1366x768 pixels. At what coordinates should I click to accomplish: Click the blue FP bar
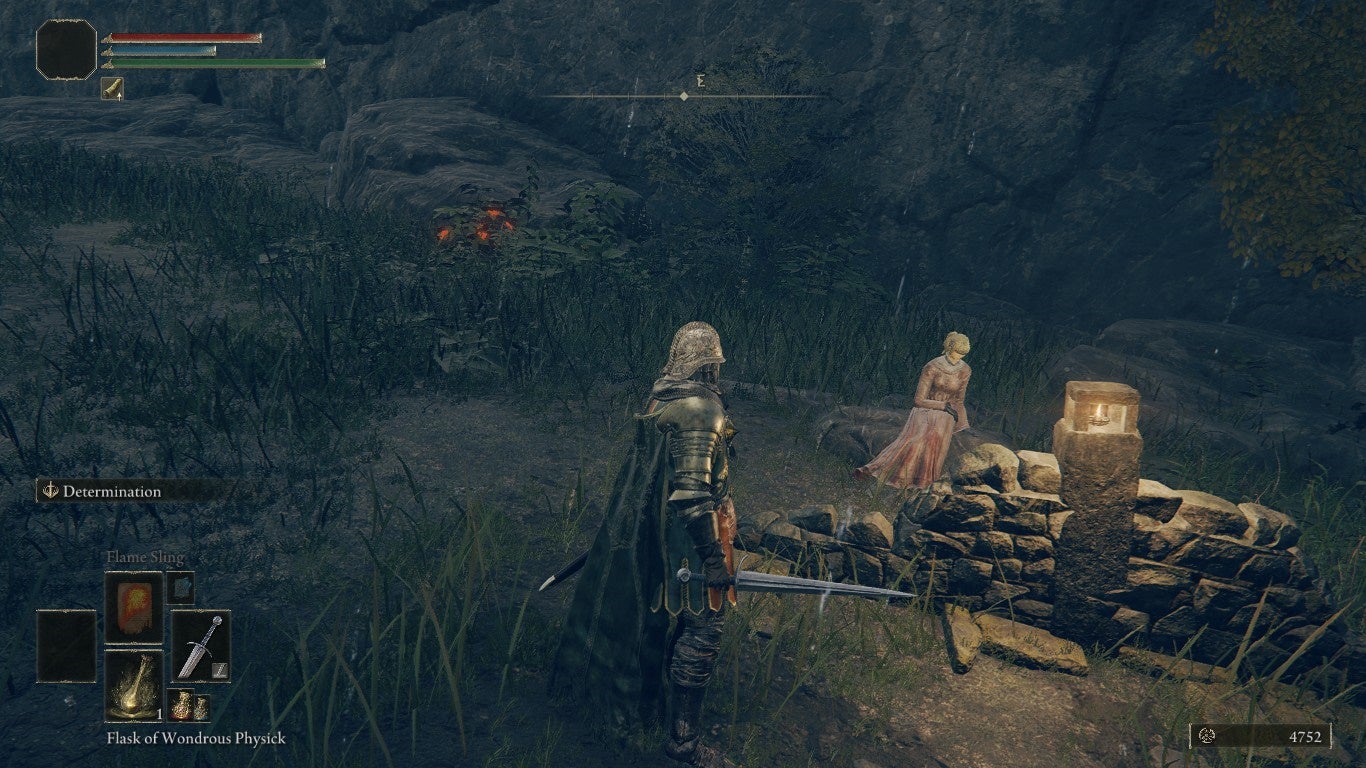pos(158,51)
